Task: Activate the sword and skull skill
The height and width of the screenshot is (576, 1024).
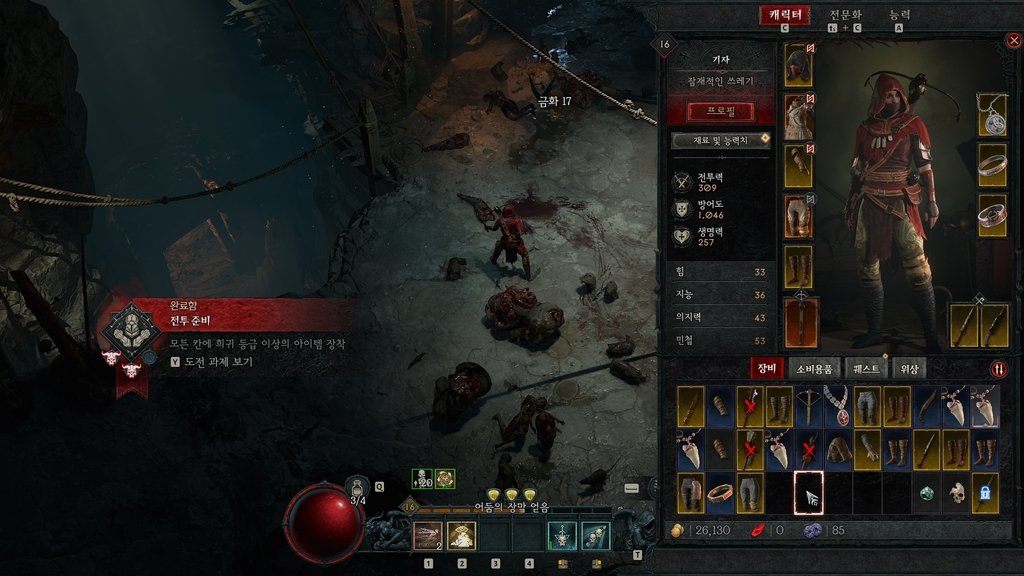Action: tap(562, 537)
